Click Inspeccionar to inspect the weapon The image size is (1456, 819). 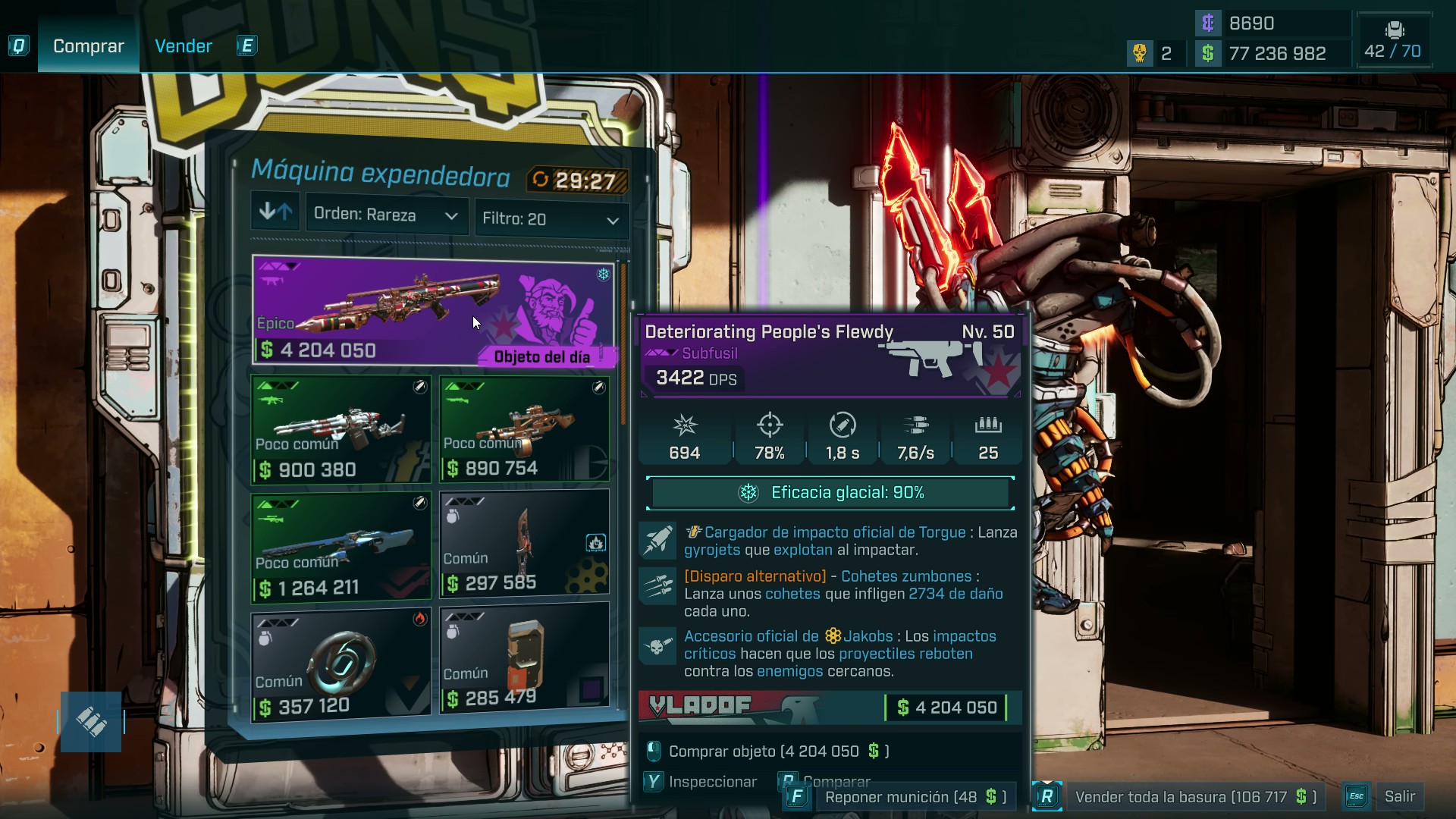coord(701,782)
